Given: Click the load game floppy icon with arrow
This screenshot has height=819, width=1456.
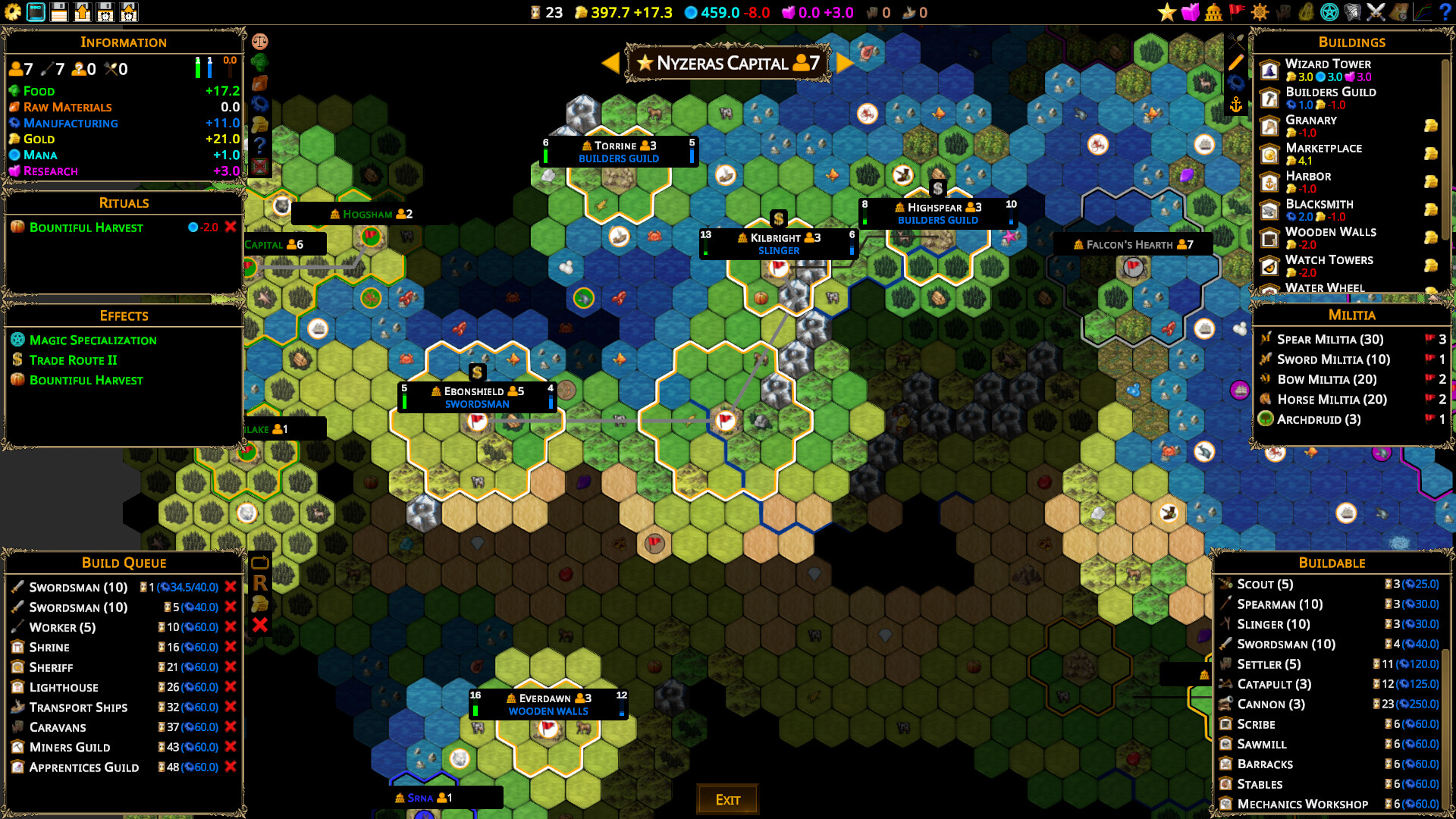Looking at the screenshot, I should tap(82, 12).
